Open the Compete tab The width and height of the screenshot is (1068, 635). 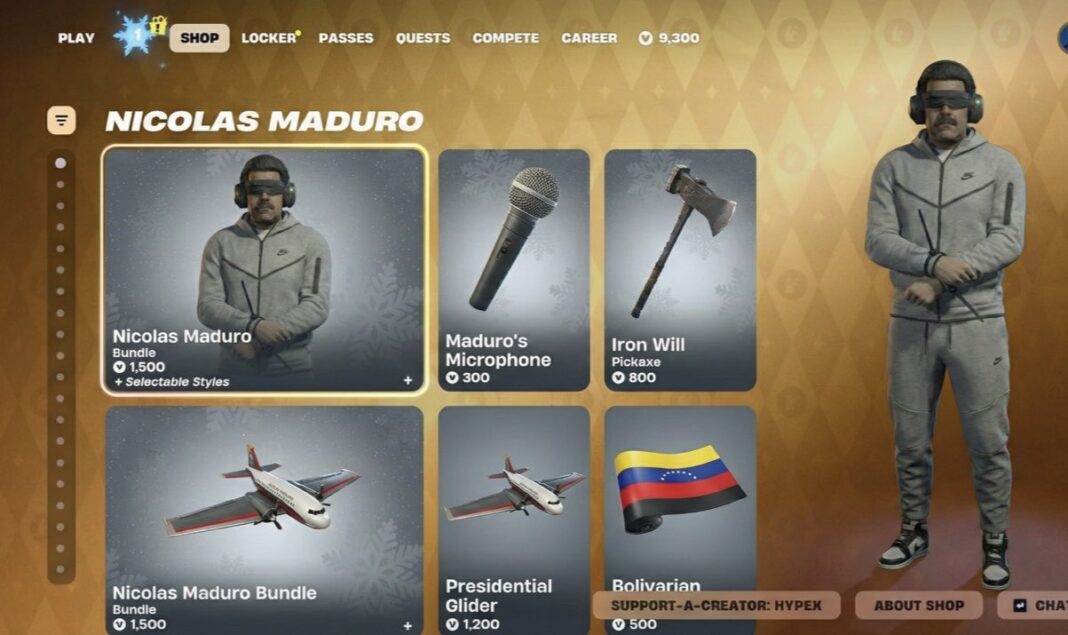(x=505, y=38)
